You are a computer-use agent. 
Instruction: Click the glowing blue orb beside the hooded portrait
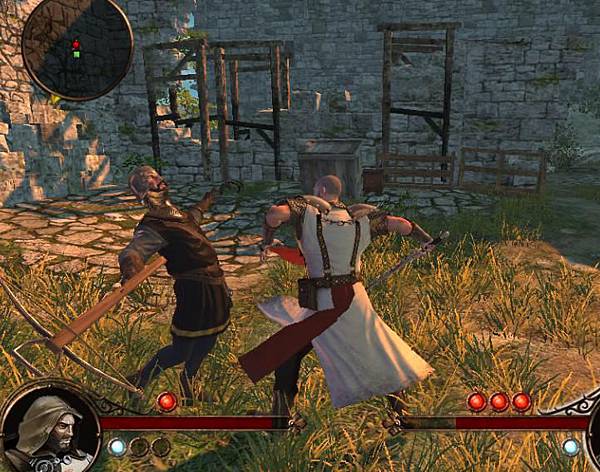pyautogui.click(x=118, y=446)
